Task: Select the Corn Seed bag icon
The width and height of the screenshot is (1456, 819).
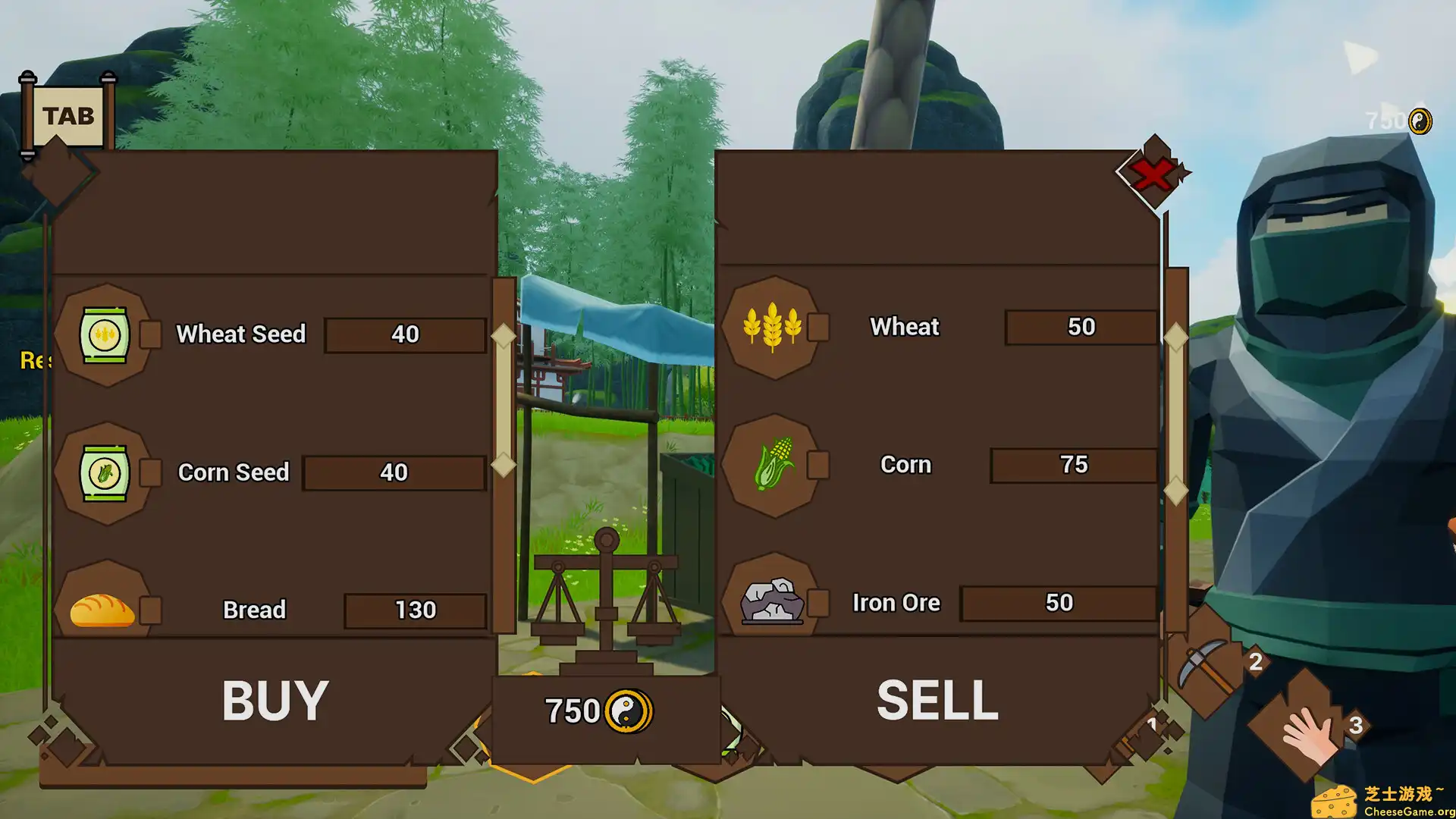Action: click(x=105, y=472)
